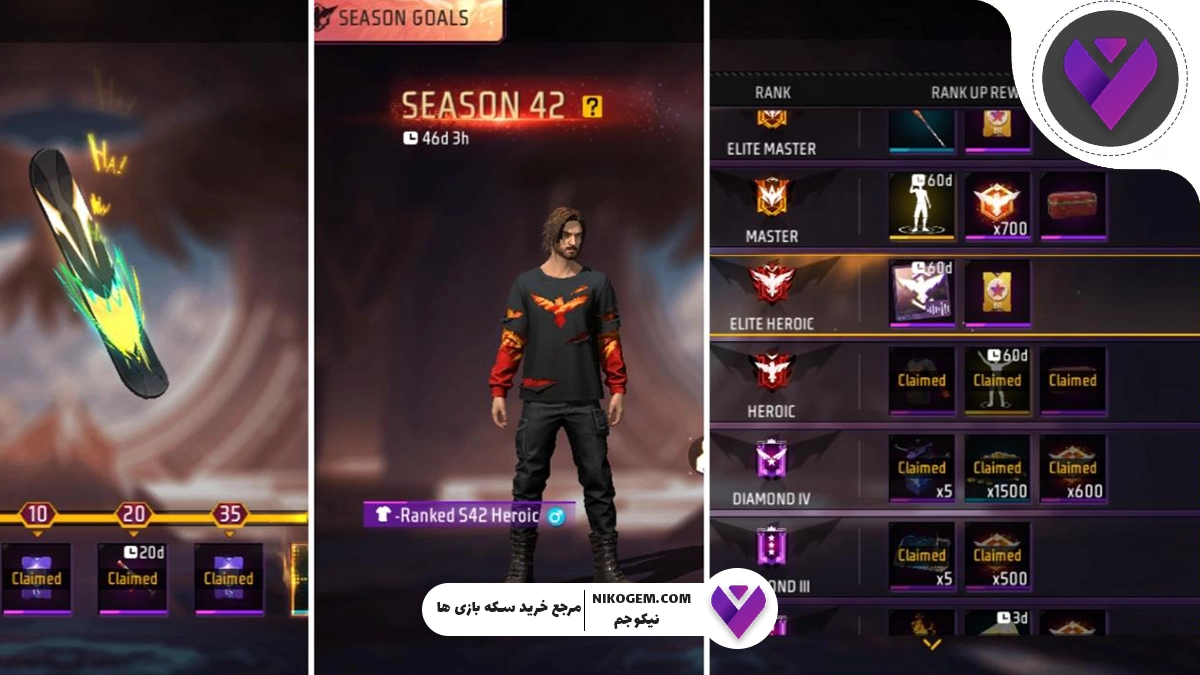
Task: Select the Master rank emote reward
Action: pos(921,205)
